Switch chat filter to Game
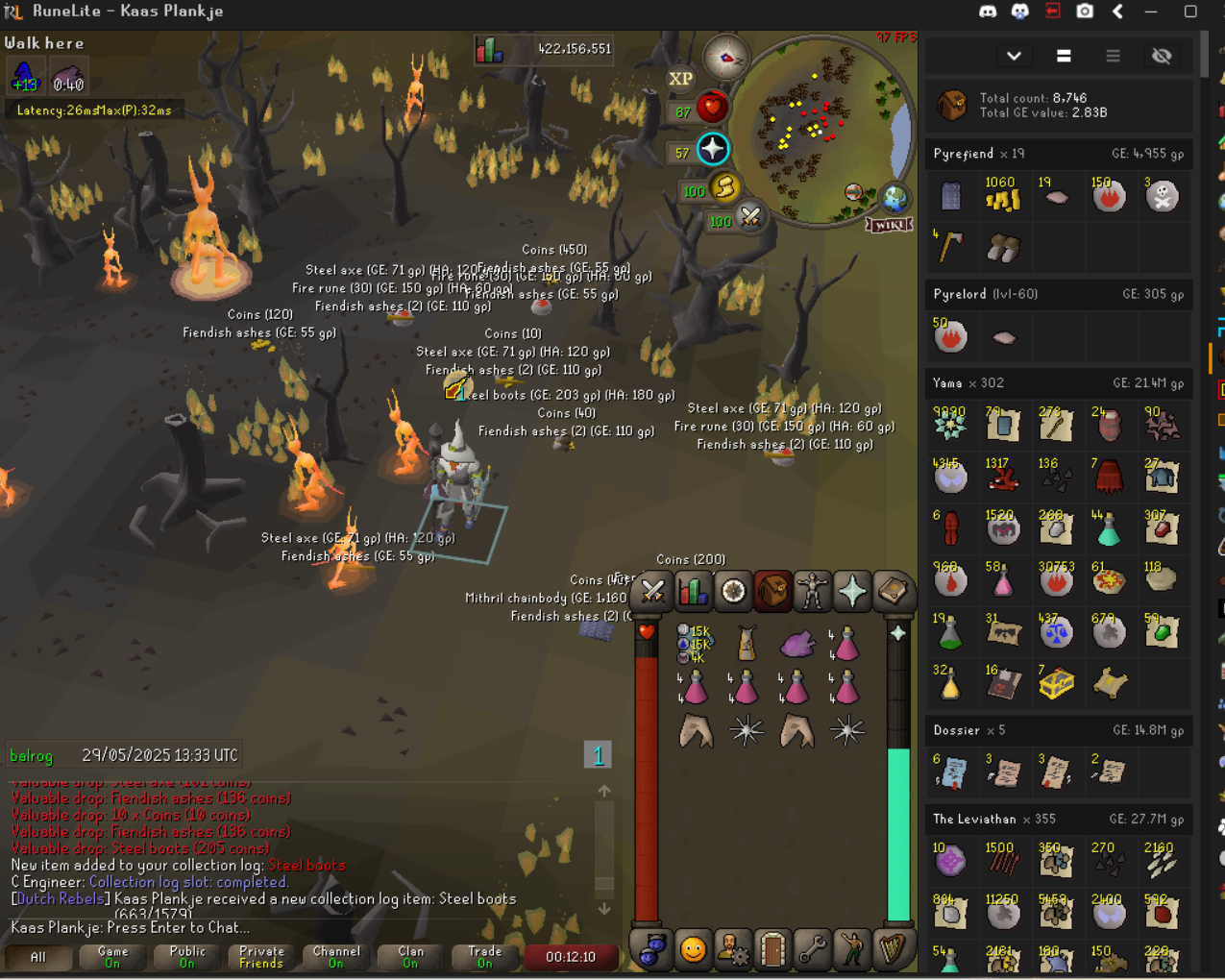Viewport: 1225px width, 980px height. point(112,957)
